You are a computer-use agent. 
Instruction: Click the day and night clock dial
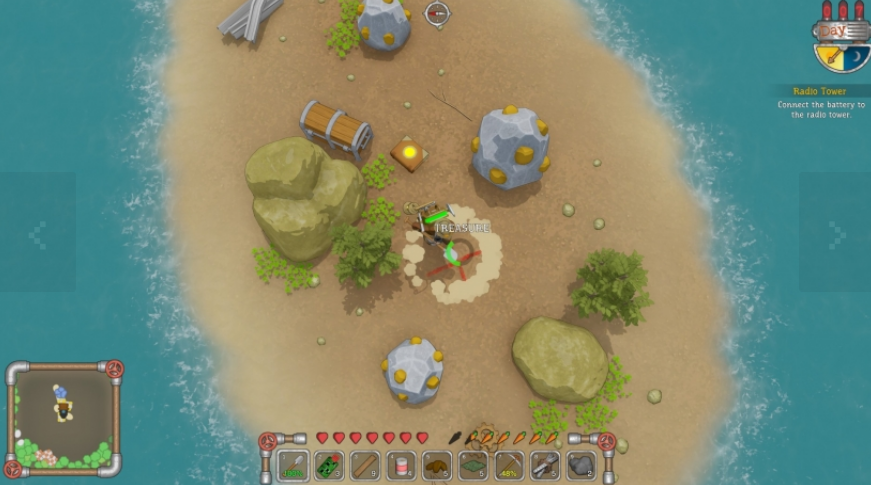(841, 46)
